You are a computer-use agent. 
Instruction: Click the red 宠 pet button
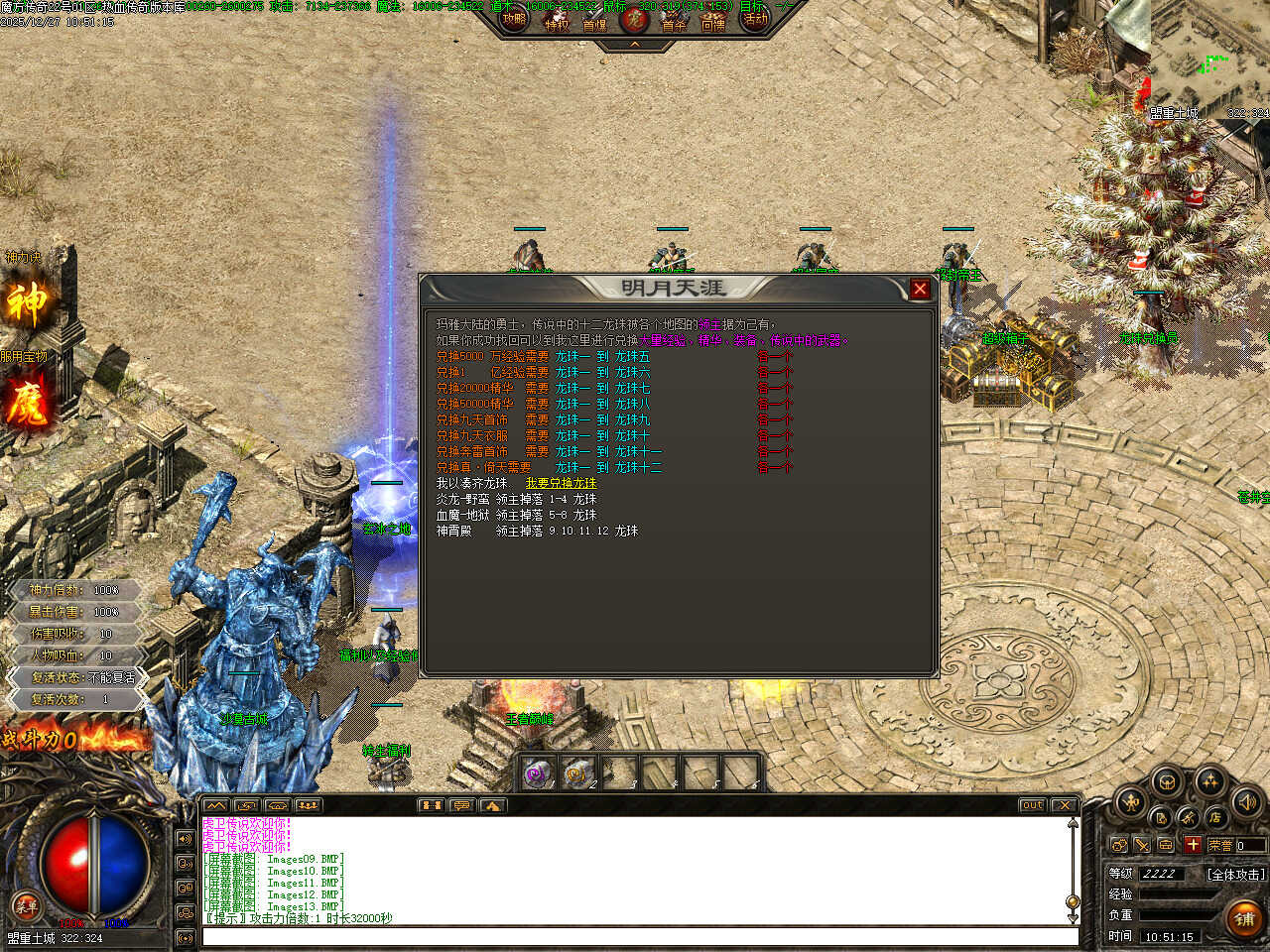click(x=634, y=20)
